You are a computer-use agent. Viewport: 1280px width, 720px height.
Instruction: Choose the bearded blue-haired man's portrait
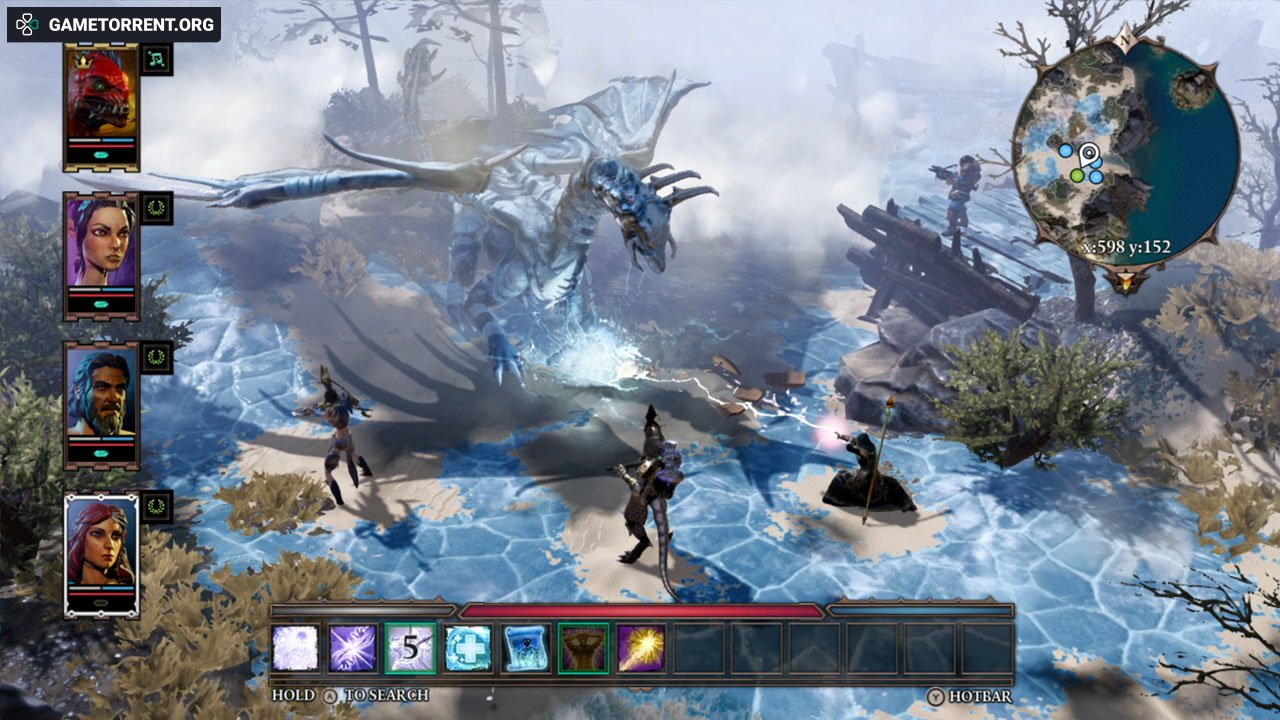point(101,393)
